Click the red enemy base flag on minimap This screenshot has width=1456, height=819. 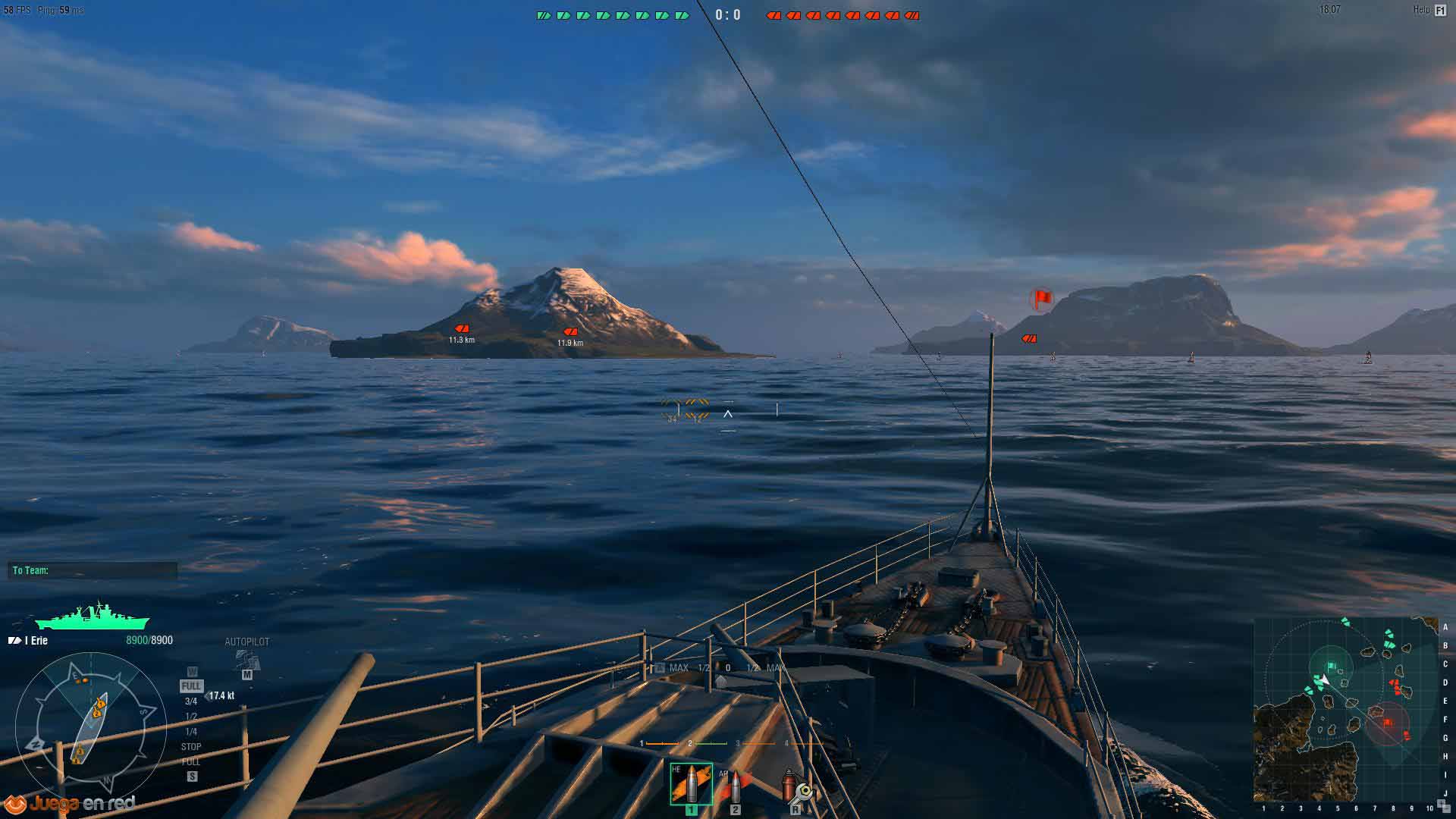pyautogui.click(x=1388, y=723)
